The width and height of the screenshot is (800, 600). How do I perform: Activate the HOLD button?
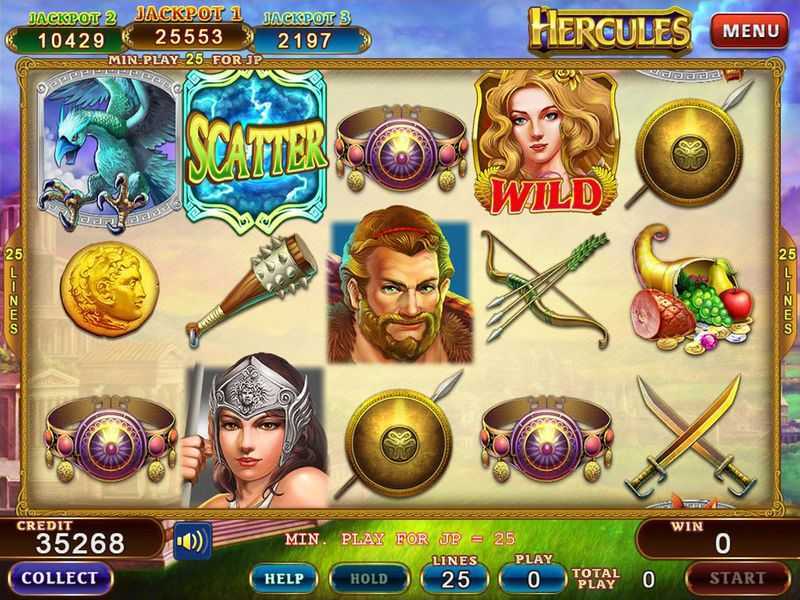tap(369, 578)
